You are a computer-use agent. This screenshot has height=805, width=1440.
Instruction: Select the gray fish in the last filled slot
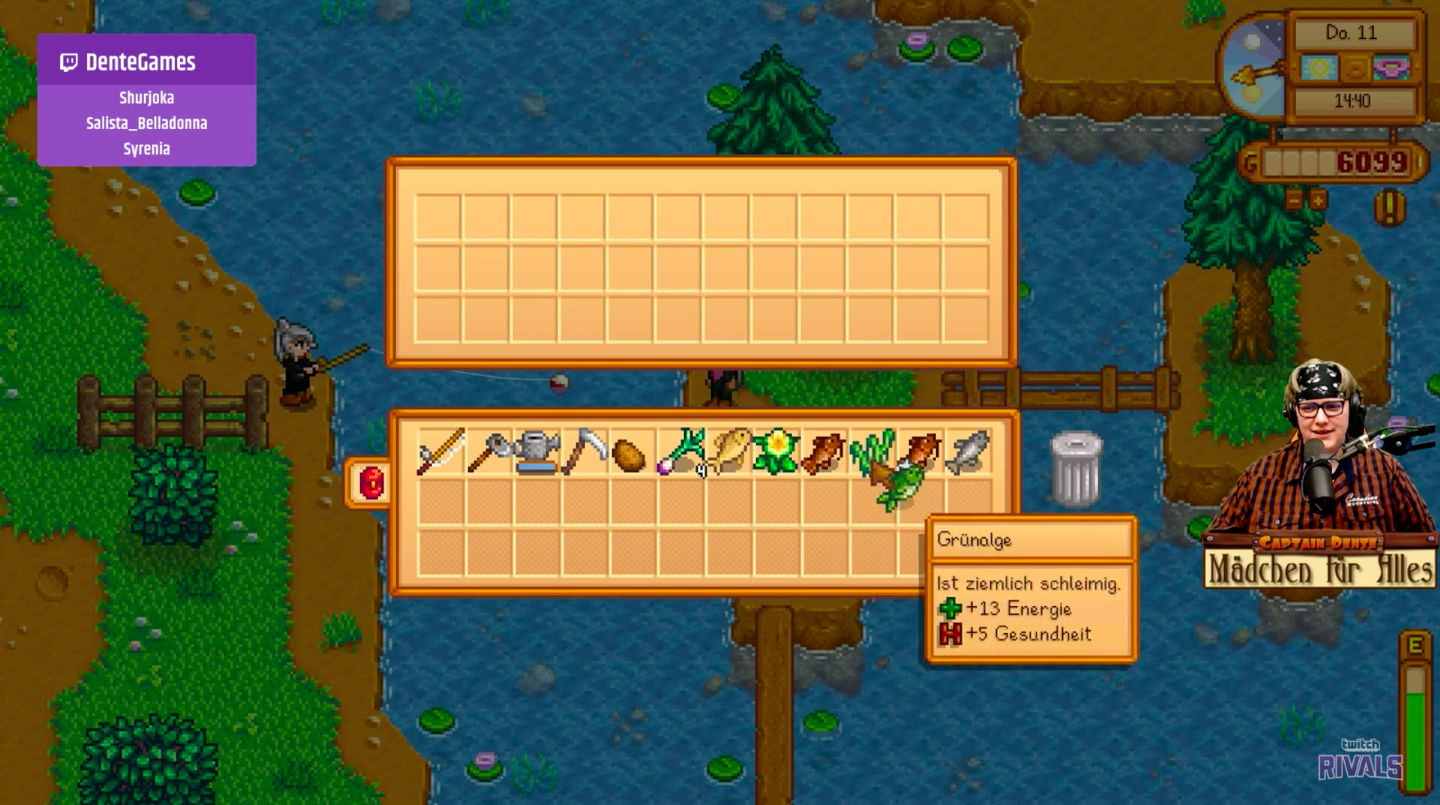click(970, 450)
